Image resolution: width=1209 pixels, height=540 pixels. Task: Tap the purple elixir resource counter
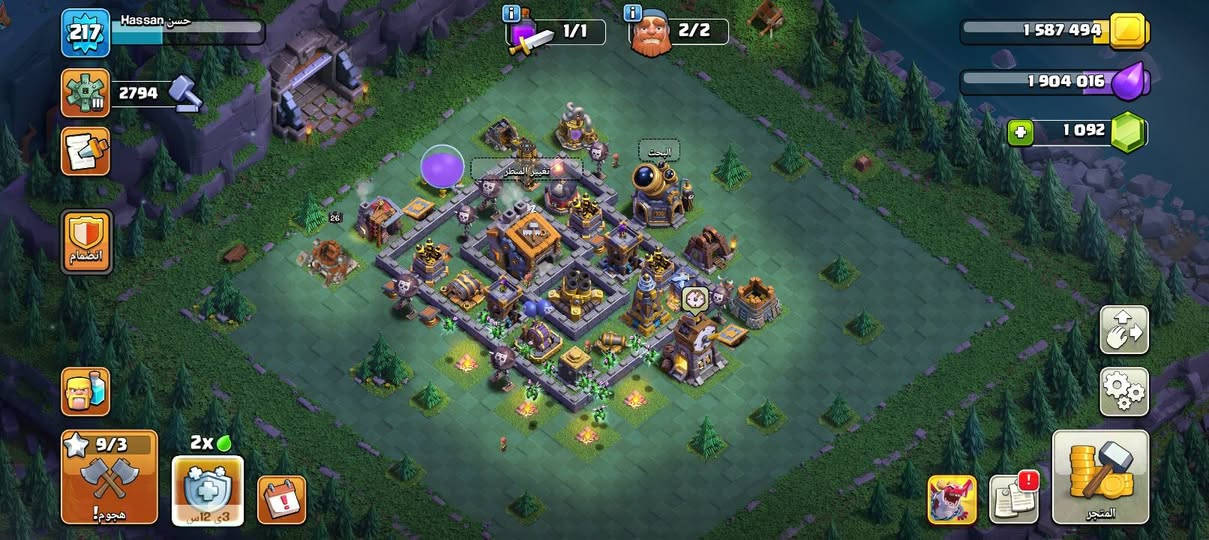pyautogui.click(x=1052, y=81)
